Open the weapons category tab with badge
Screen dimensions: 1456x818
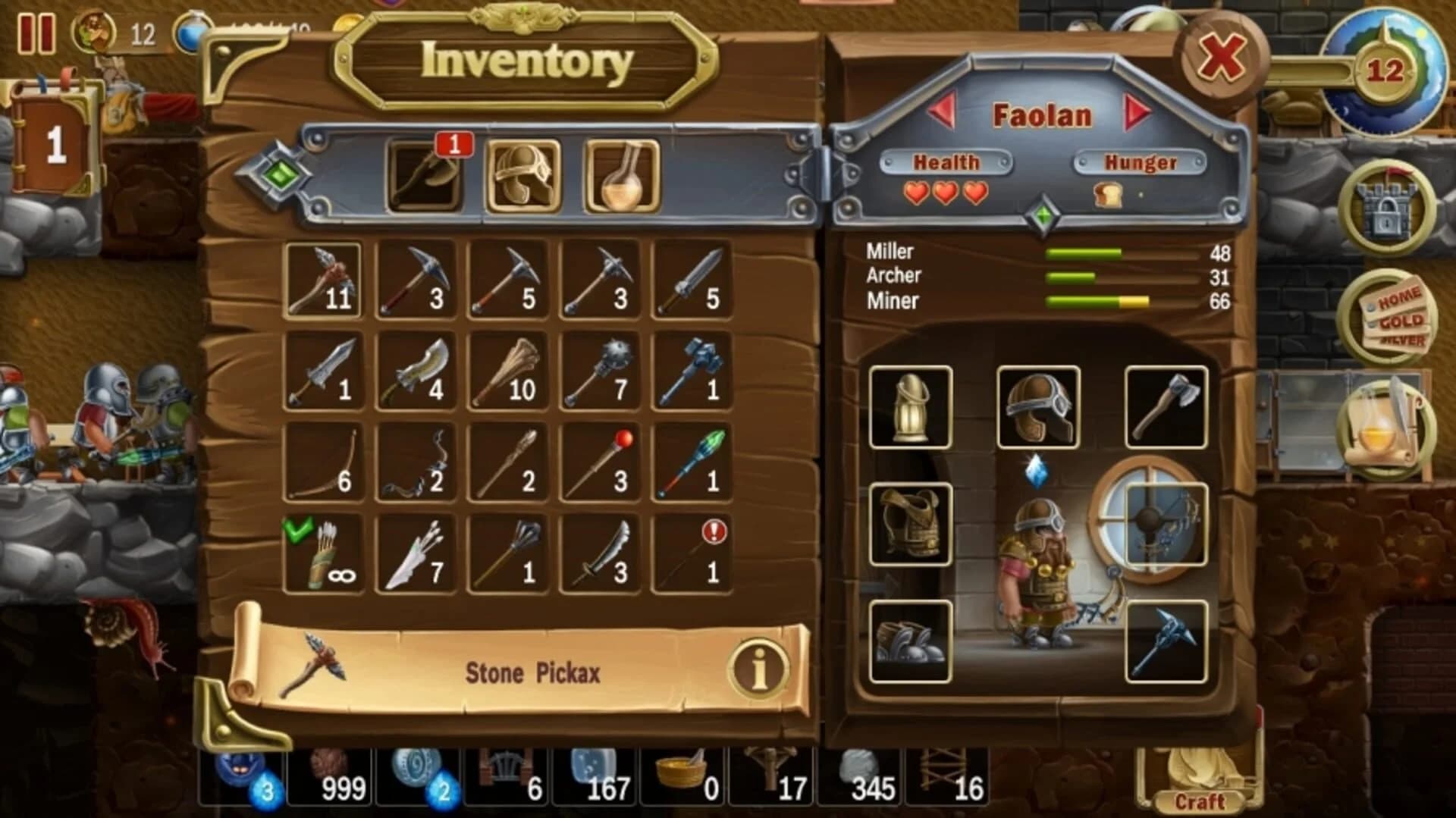pyautogui.click(x=425, y=174)
